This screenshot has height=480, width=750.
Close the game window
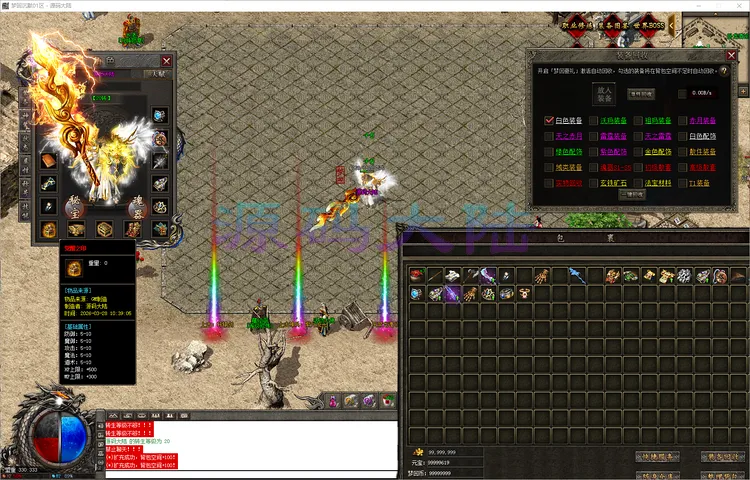click(735, 7)
